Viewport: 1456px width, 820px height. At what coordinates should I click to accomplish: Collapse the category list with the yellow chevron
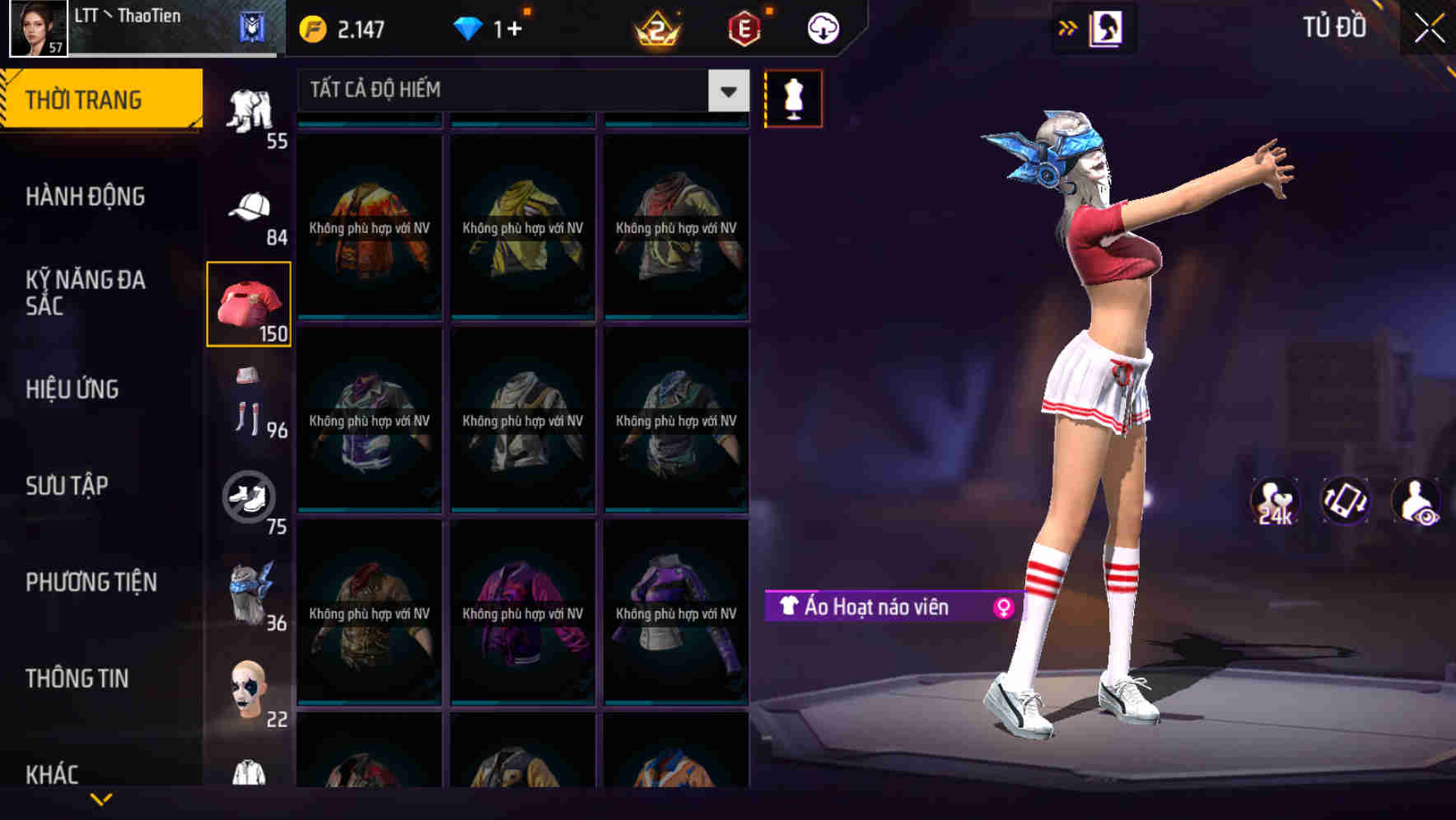click(x=100, y=797)
